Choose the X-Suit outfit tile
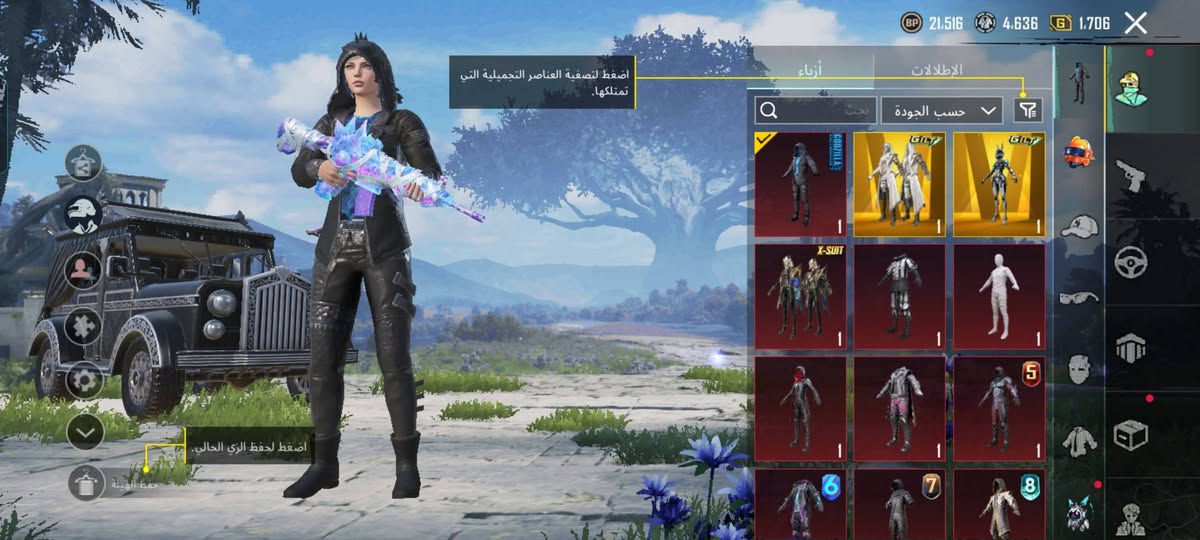The height and width of the screenshot is (540, 1200). pyautogui.click(x=800, y=297)
